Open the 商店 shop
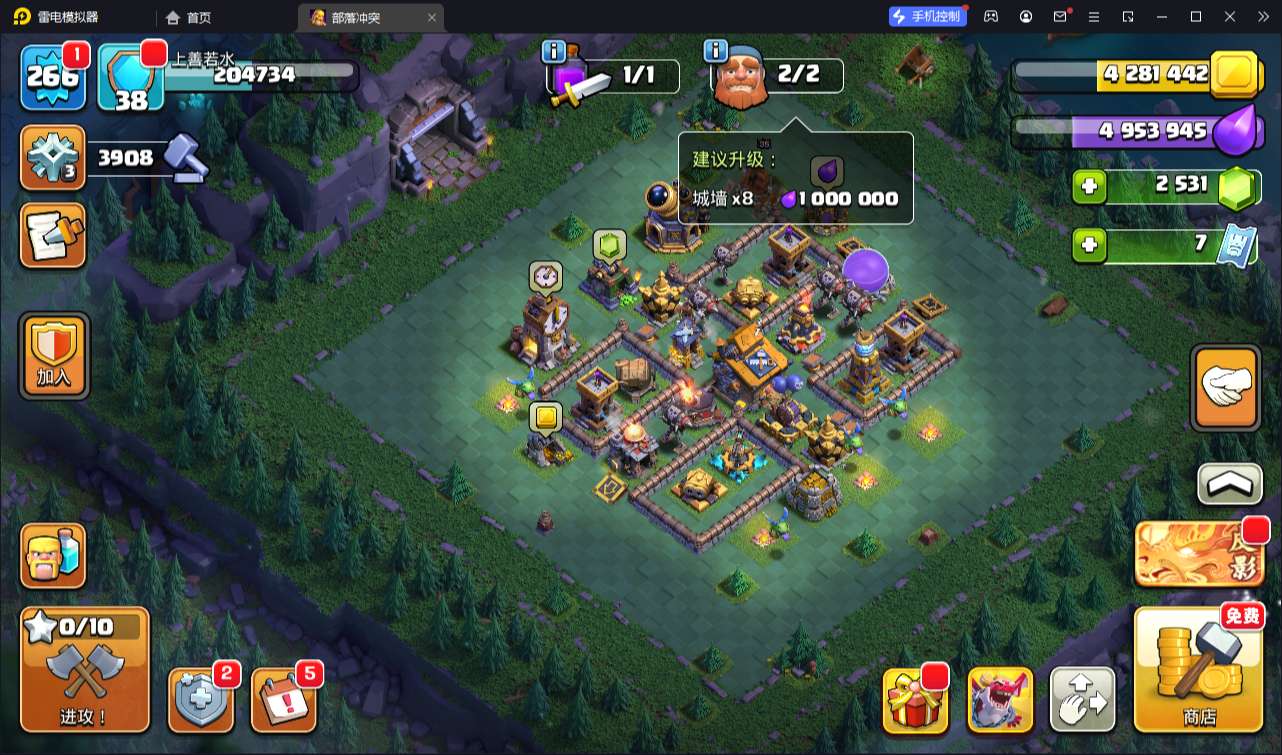This screenshot has height=755, width=1282. coord(1198,669)
